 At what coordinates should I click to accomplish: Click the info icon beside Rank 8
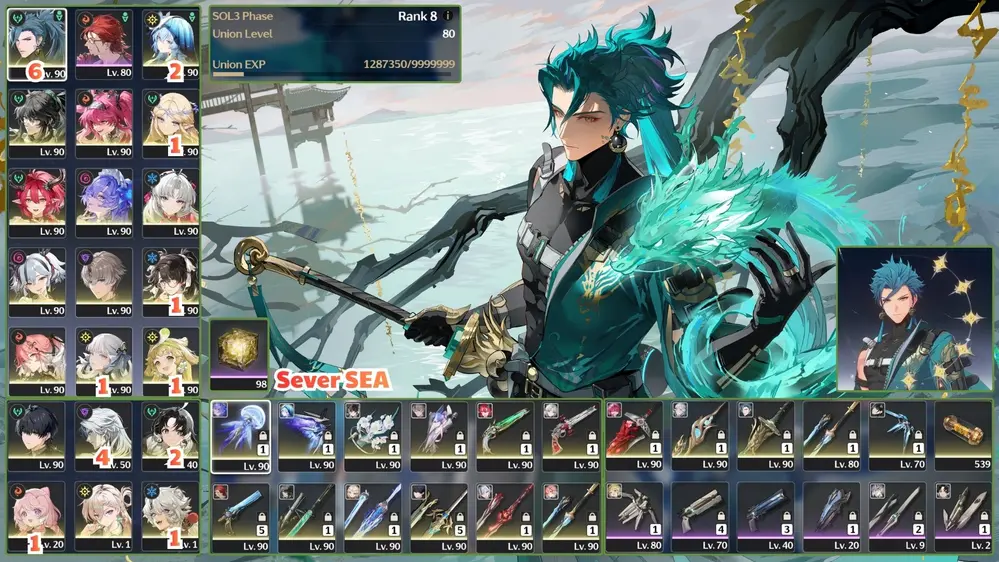coord(448,16)
